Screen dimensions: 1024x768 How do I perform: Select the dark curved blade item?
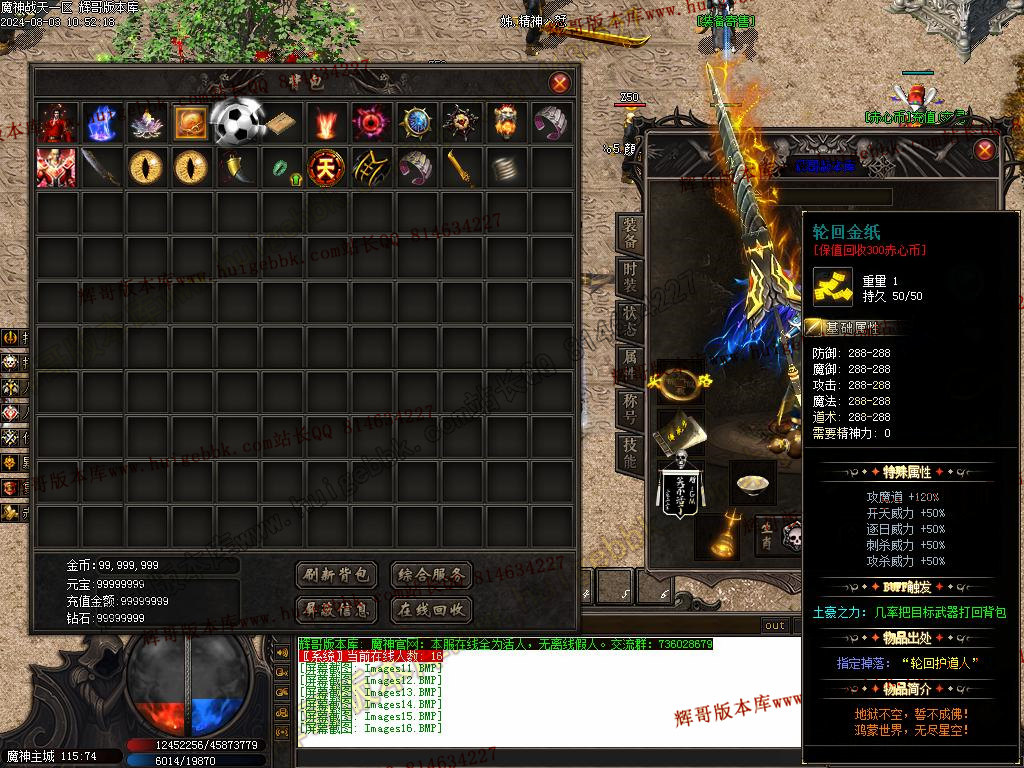101,167
